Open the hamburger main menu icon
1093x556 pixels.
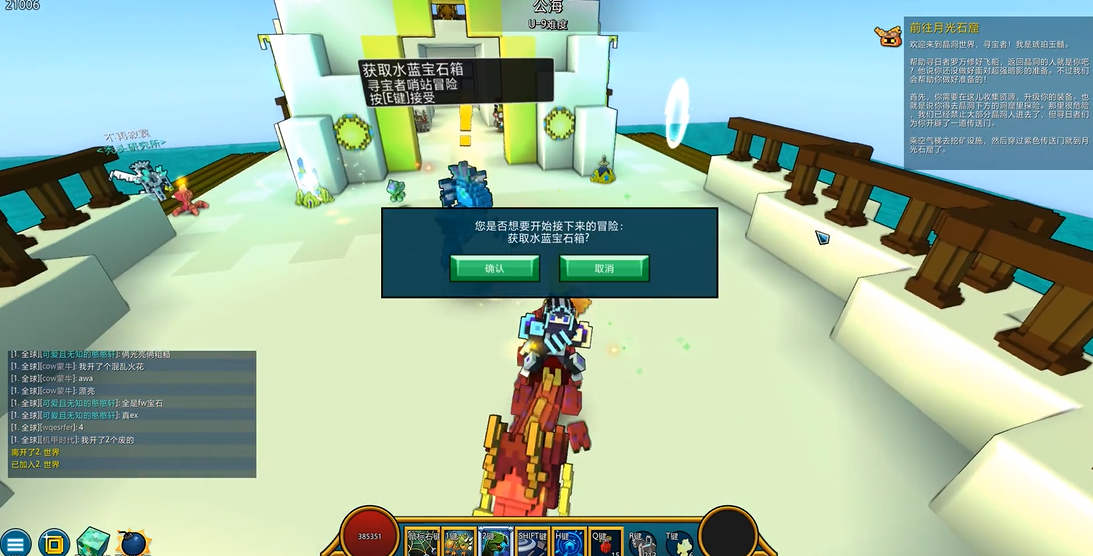[x=16, y=543]
